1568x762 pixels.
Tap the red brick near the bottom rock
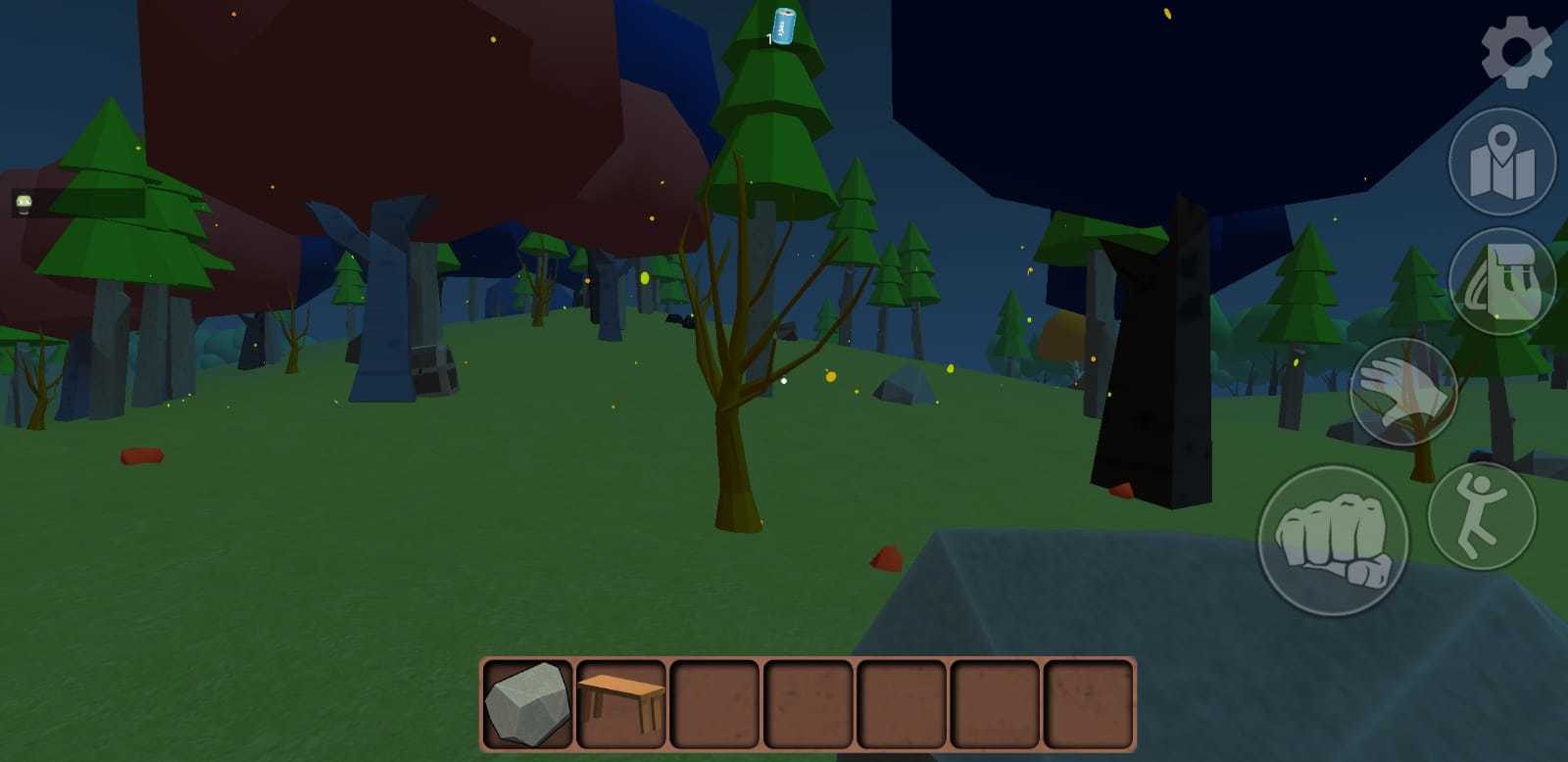click(885, 557)
